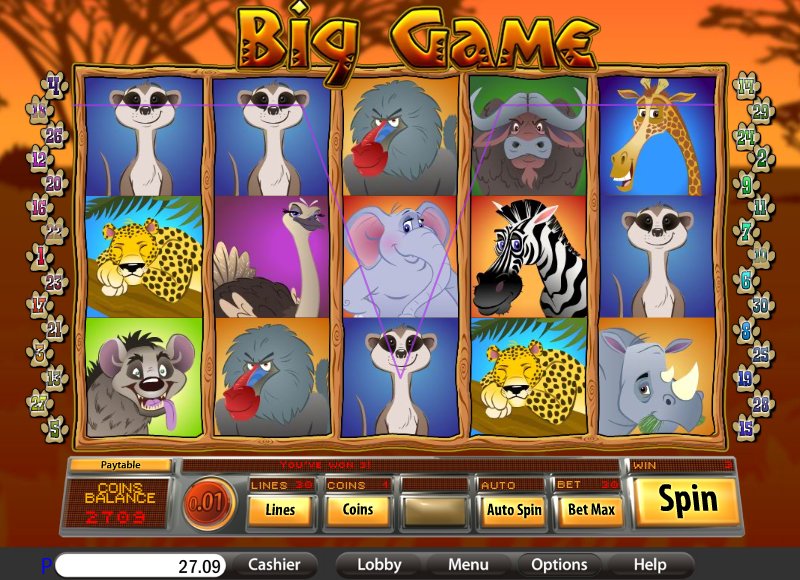Show the Options panel
The image size is (800, 580).
[558, 565]
